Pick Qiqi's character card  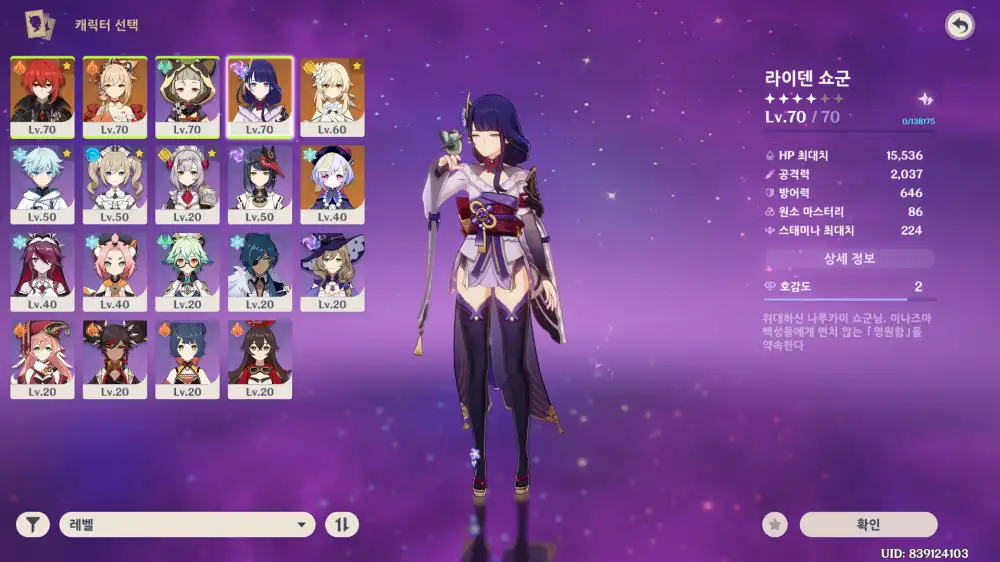(x=332, y=184)
